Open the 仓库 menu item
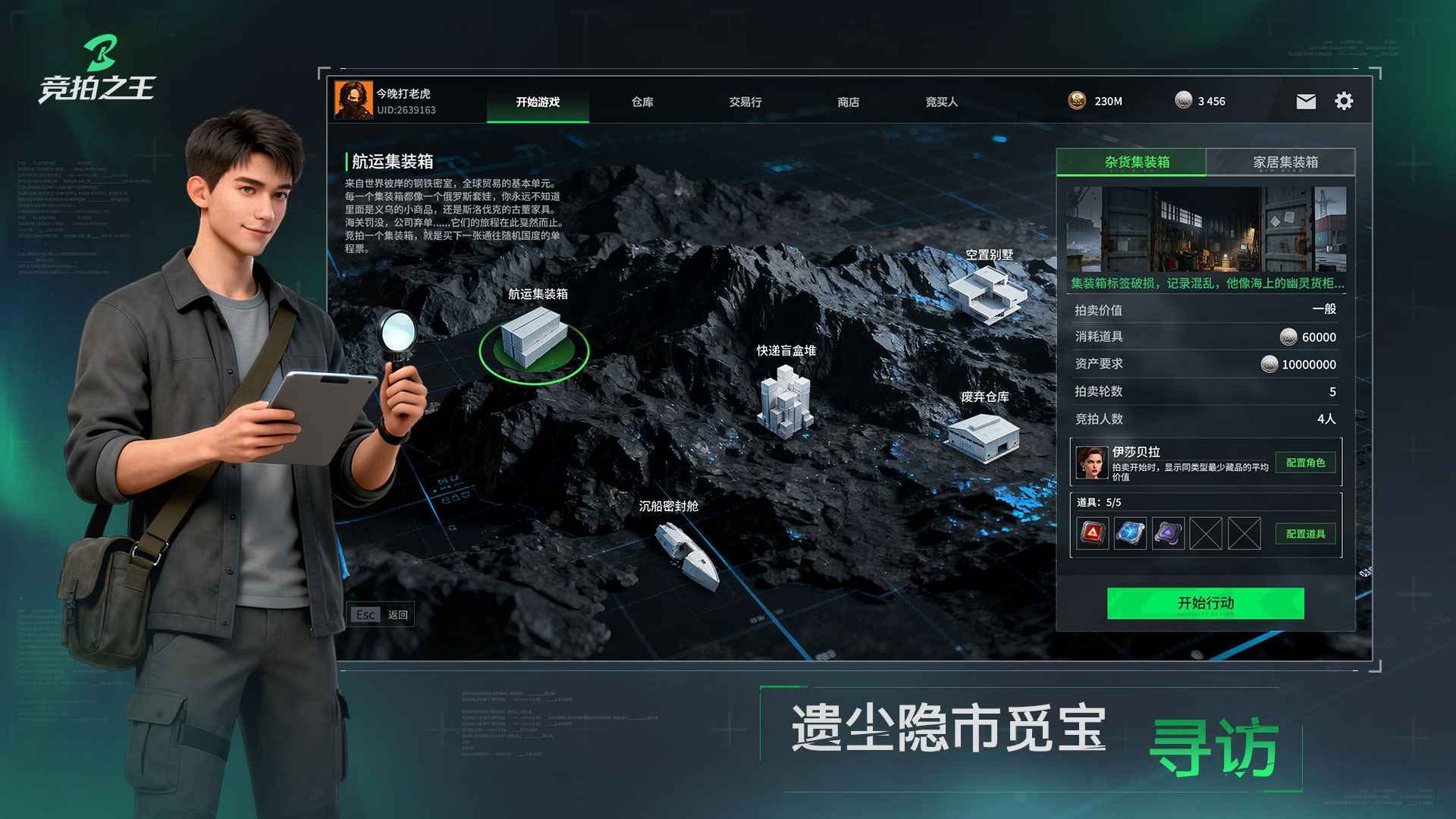This screenshot has height=819, width=1456. pyautogui.click(x=642, y=102)
